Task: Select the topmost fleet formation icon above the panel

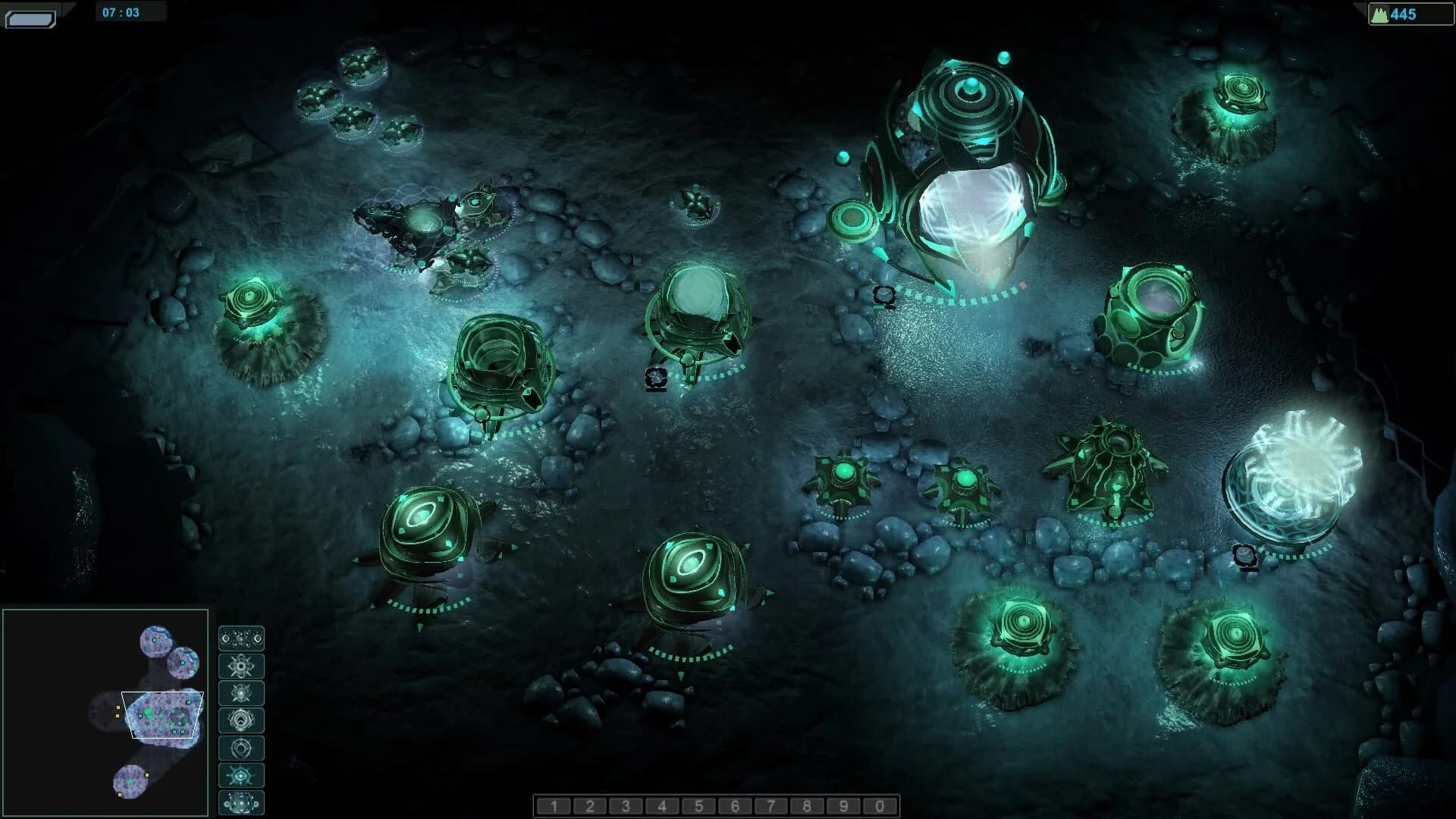Action: [241, 639]
